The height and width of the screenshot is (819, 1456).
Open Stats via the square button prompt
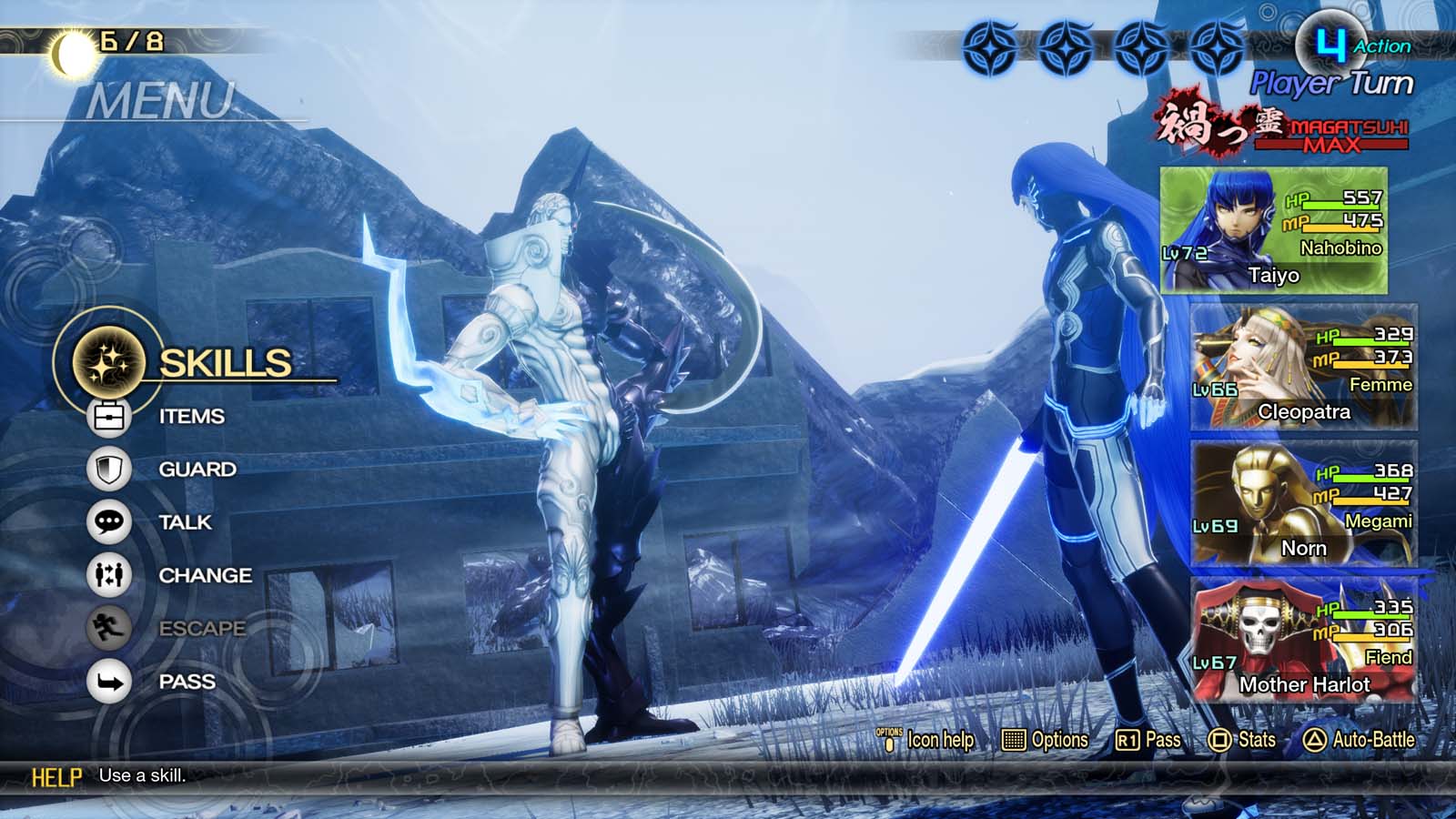(x=1242, y=742)
